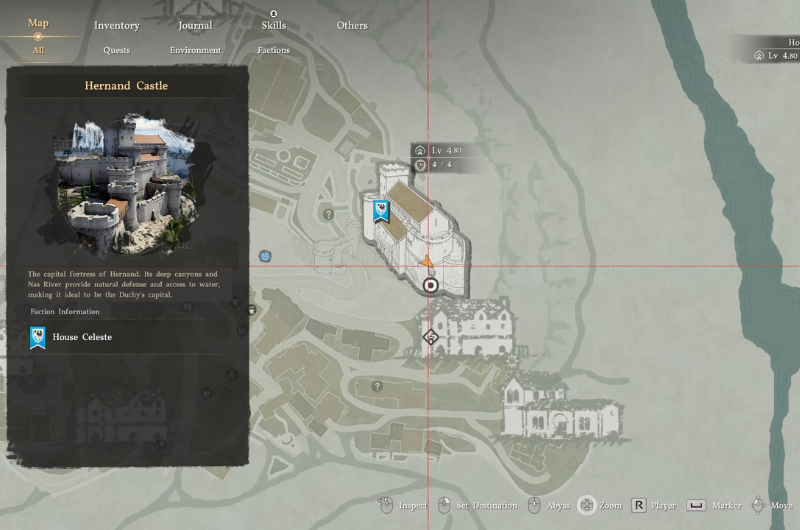The width and height of the screenshot is (800, 530).
Task: Go to the Skills tab
Action: tap(273, 25)
